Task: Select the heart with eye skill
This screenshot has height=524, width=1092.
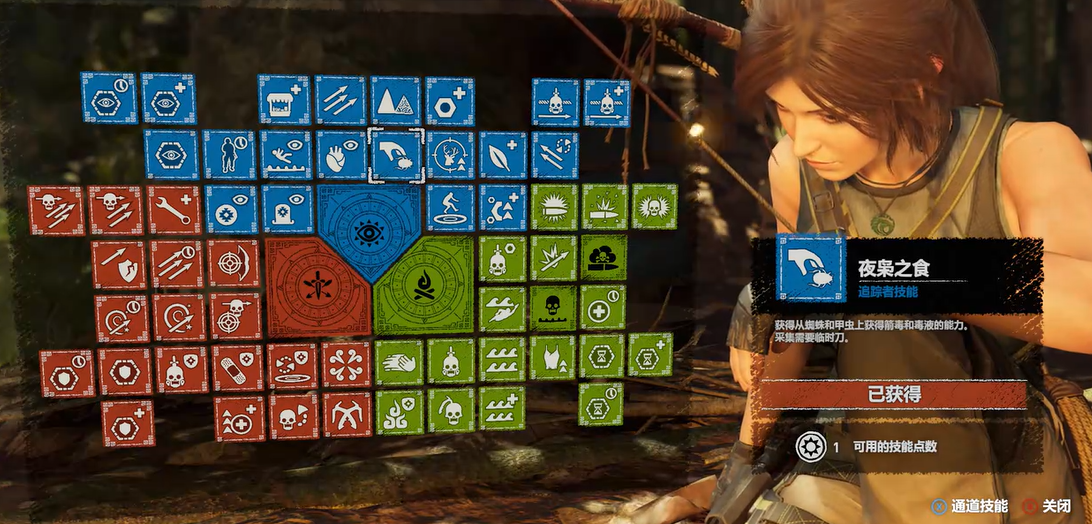Action: point(341,155)
